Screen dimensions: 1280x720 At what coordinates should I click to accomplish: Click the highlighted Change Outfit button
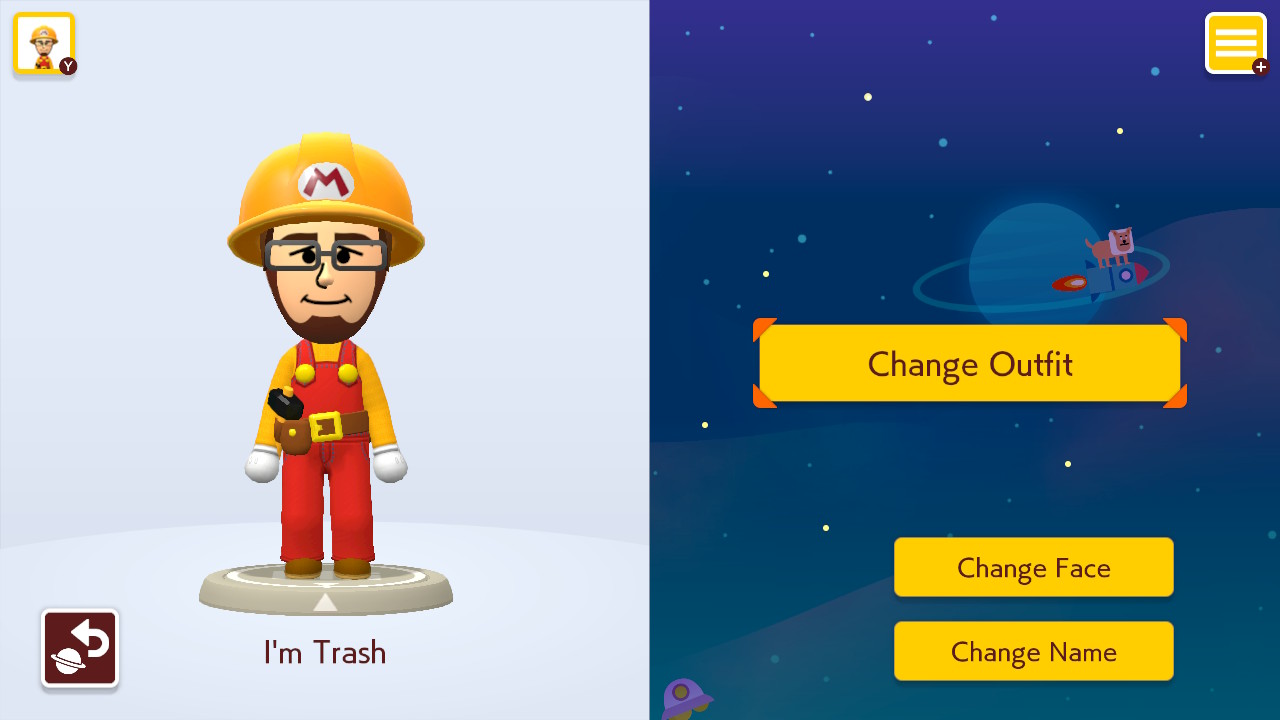pos(969,363)
